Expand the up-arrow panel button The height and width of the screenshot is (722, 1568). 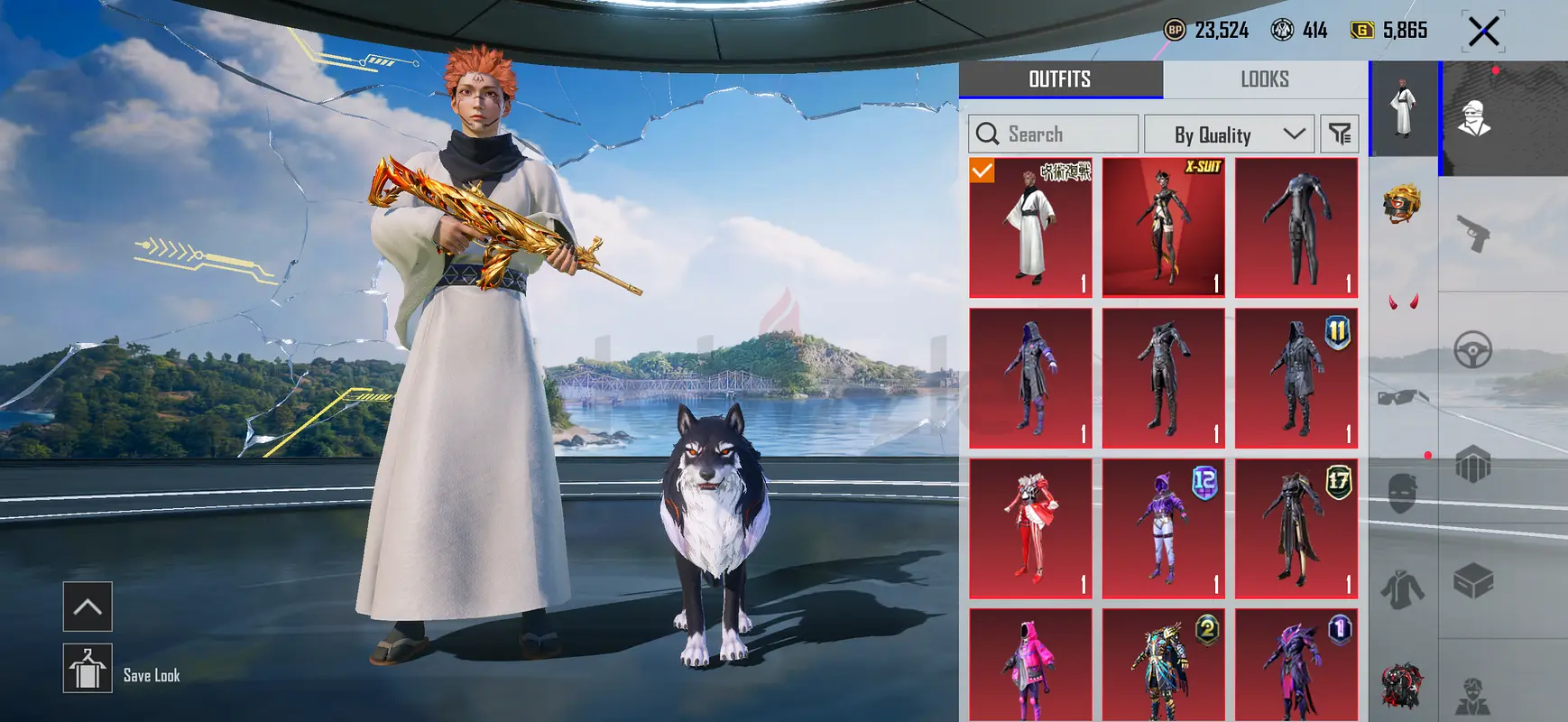(x=88, y=606)
